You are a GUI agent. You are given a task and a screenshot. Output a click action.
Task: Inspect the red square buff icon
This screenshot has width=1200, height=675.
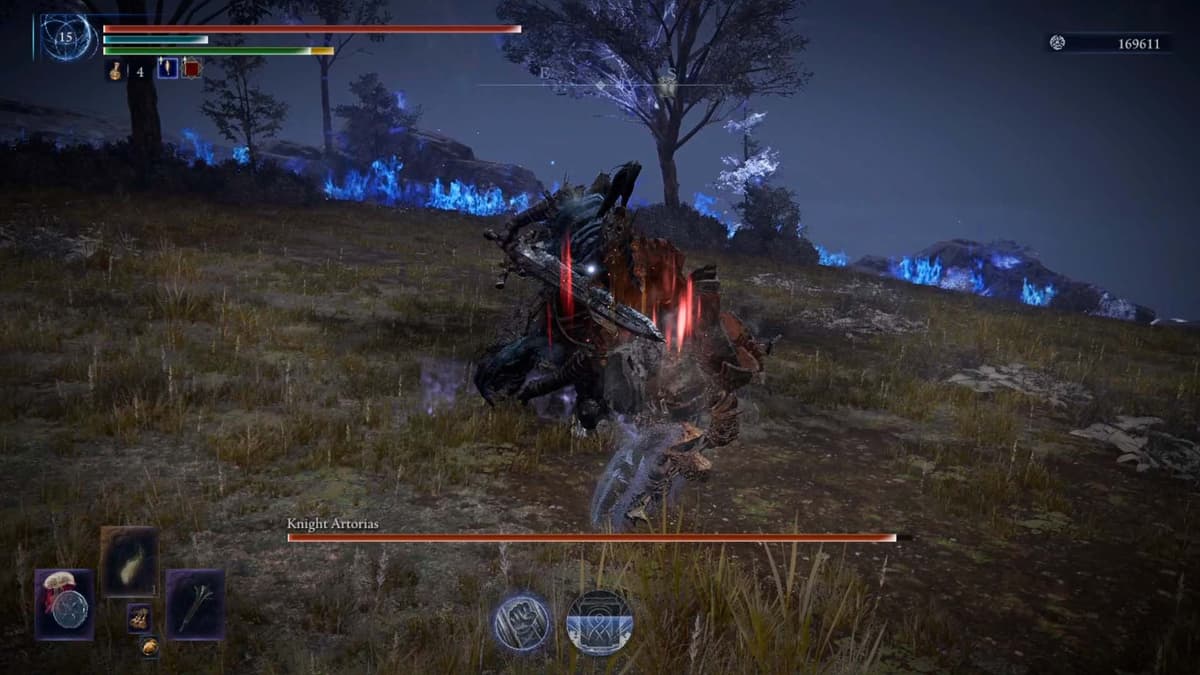[191, 69]
